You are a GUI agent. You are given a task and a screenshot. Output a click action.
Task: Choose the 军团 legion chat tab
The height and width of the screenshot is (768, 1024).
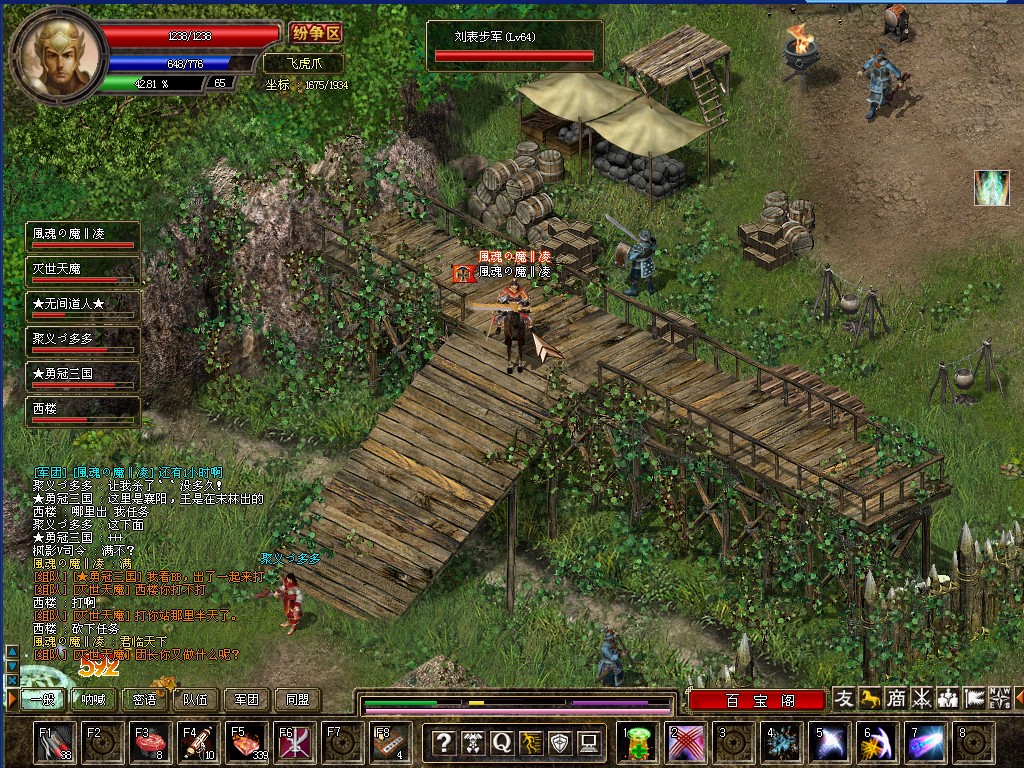(x=246, y=700)
